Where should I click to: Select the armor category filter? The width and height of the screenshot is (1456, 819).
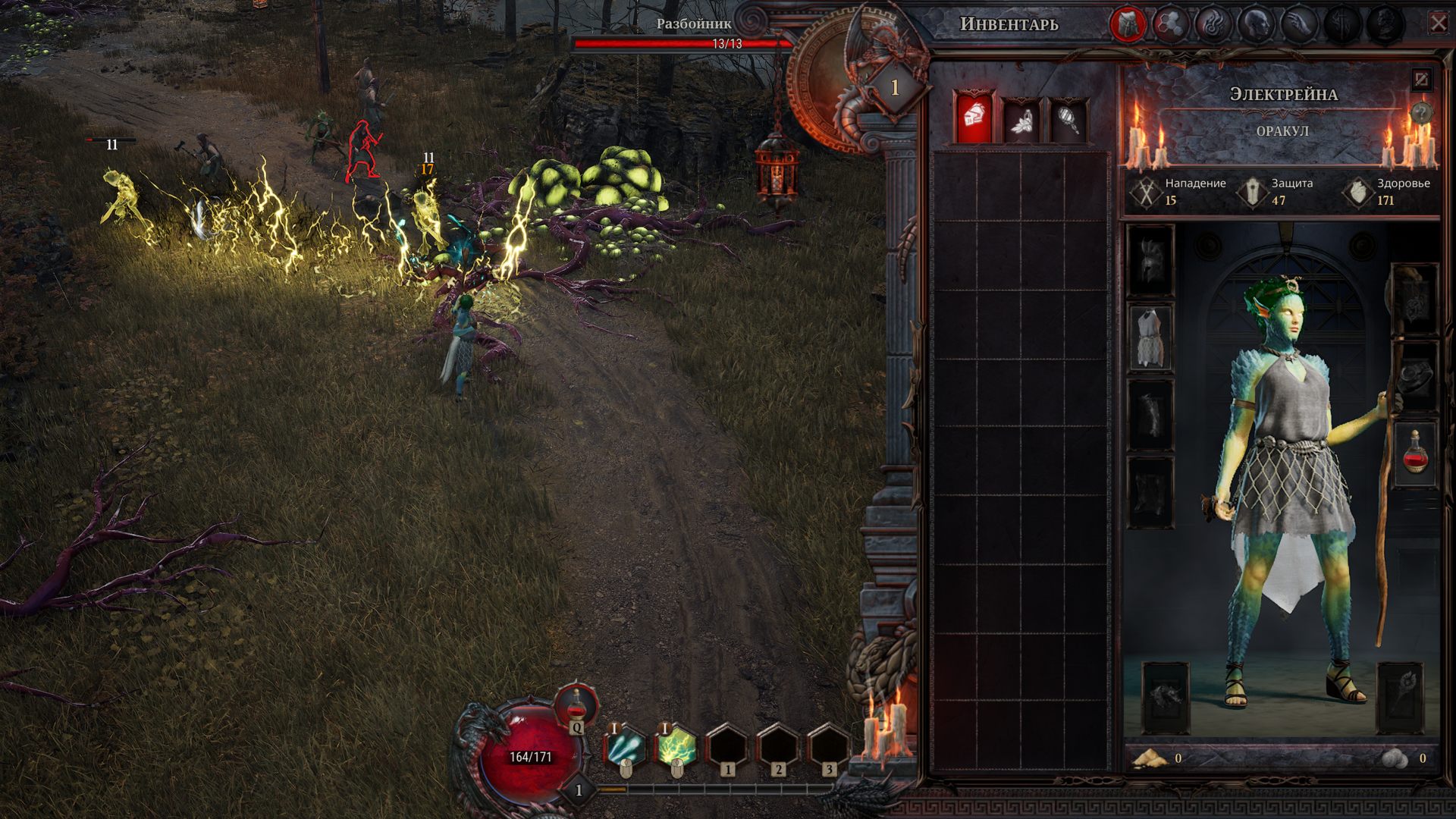[x=974, y=118]
